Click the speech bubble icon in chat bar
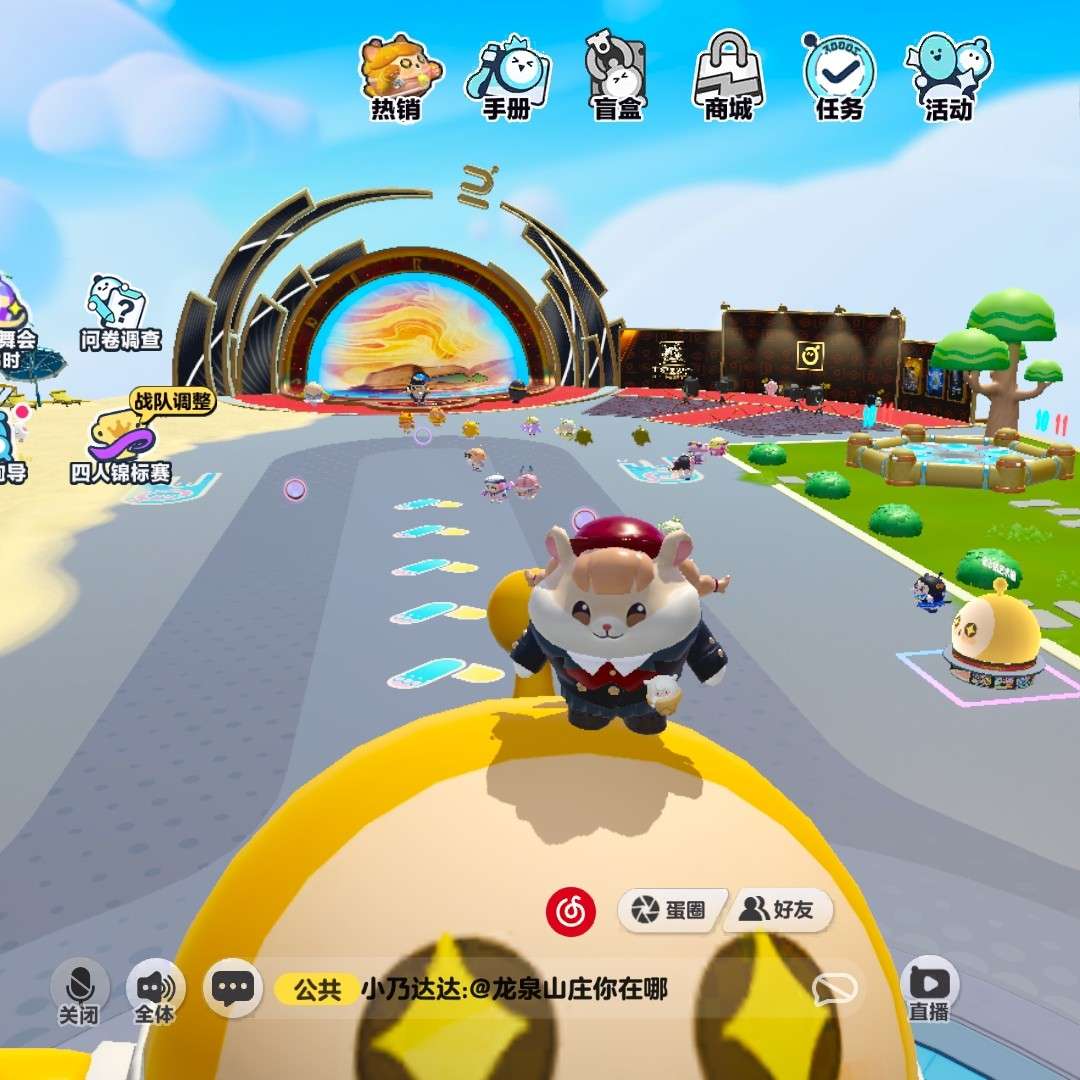 tap(834, 989)
